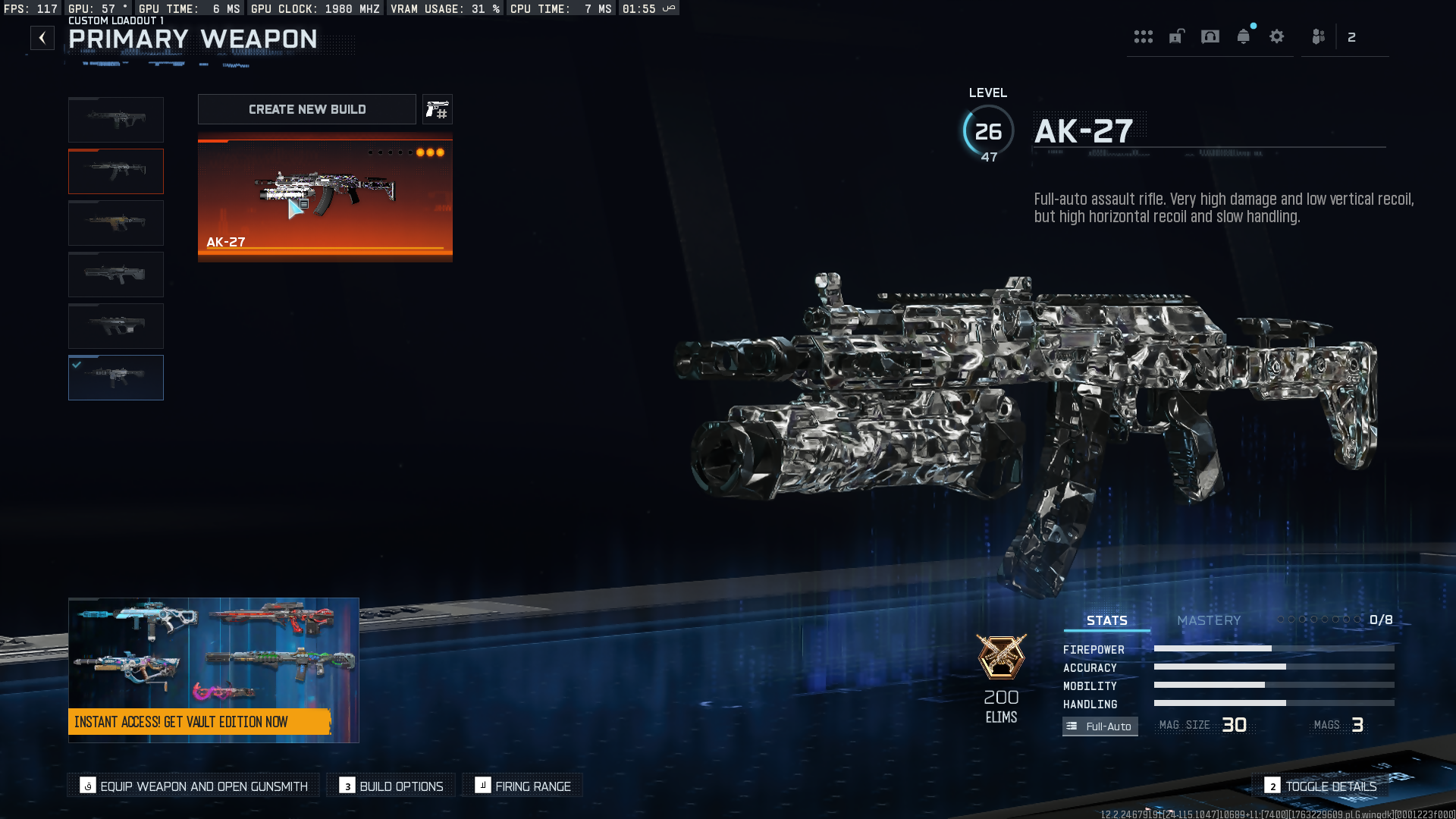
Task: Select the orange AK-27 build card
Action: [325, 197]
